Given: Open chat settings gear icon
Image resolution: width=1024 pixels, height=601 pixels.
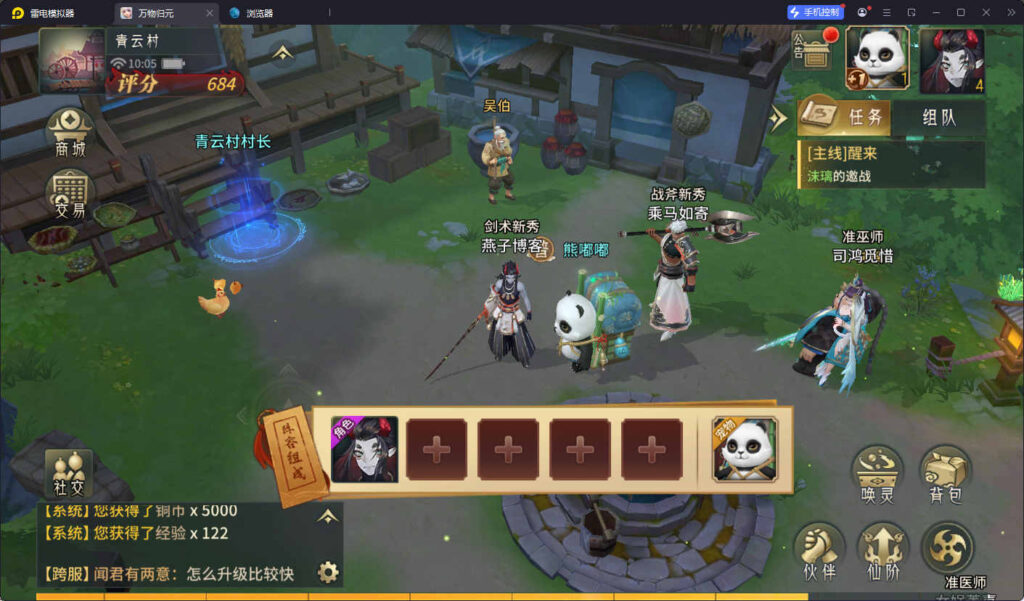Looking at the screenshot, I should (x=327, y=572).
